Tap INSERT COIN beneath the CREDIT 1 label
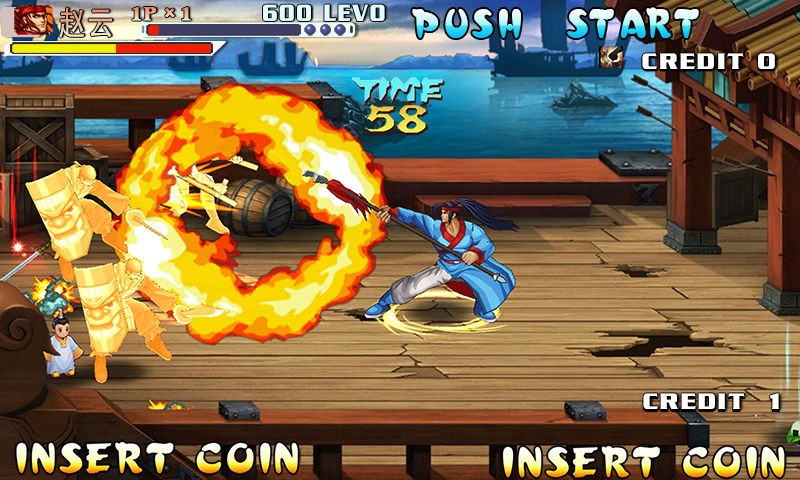The image size is (800, 480). [643, 461]
